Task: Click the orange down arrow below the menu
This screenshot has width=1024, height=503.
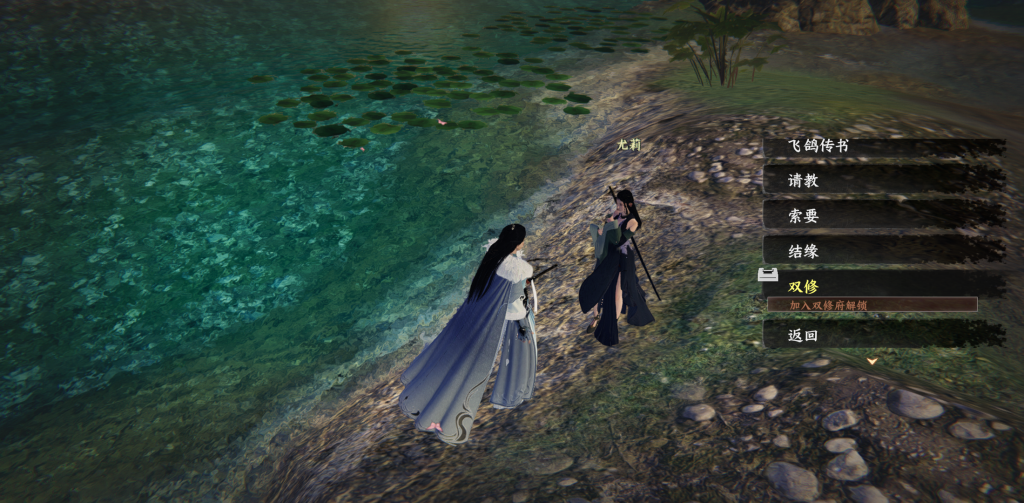Action: tap(872, 360)
